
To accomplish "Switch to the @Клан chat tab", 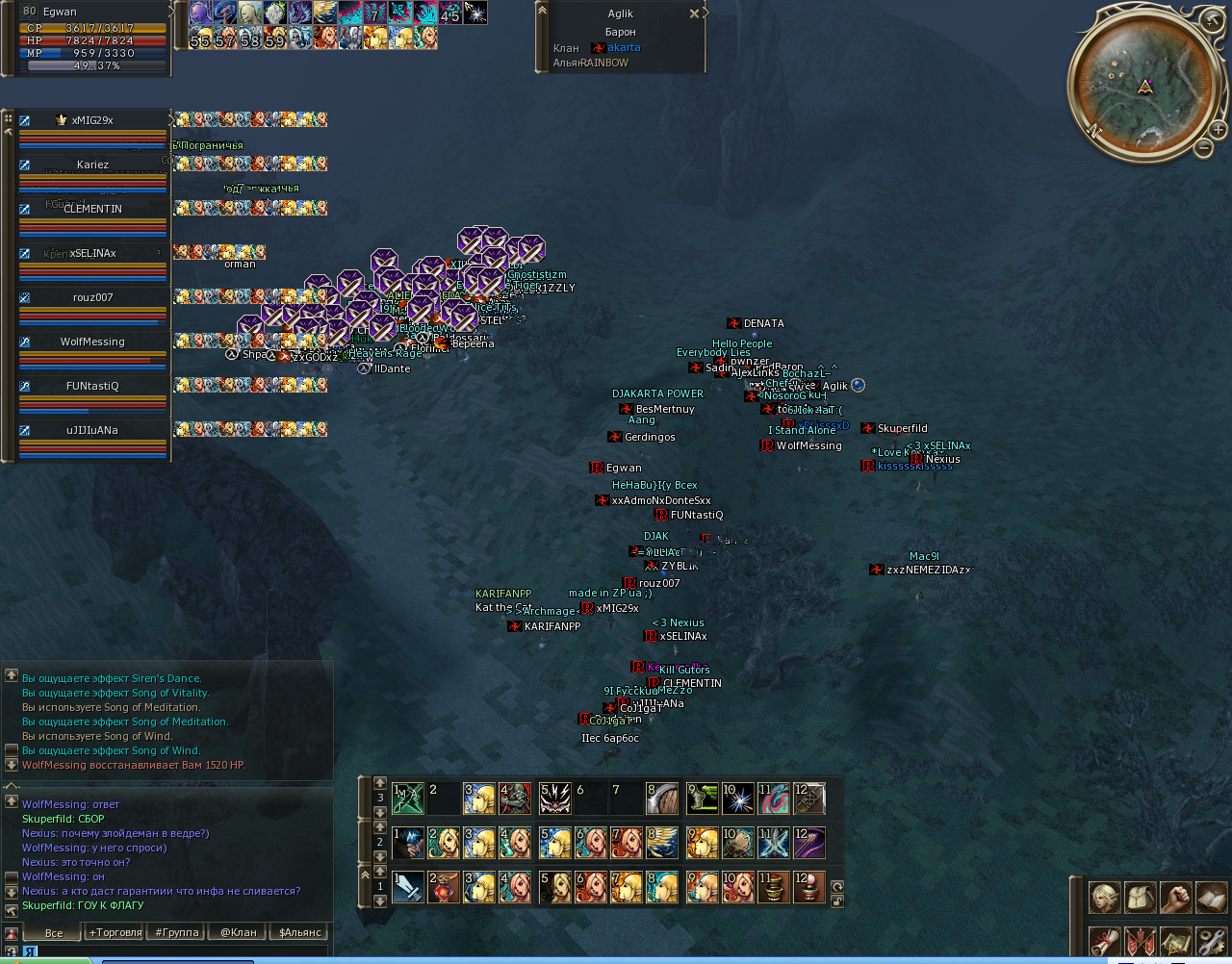I will [238, 932].
